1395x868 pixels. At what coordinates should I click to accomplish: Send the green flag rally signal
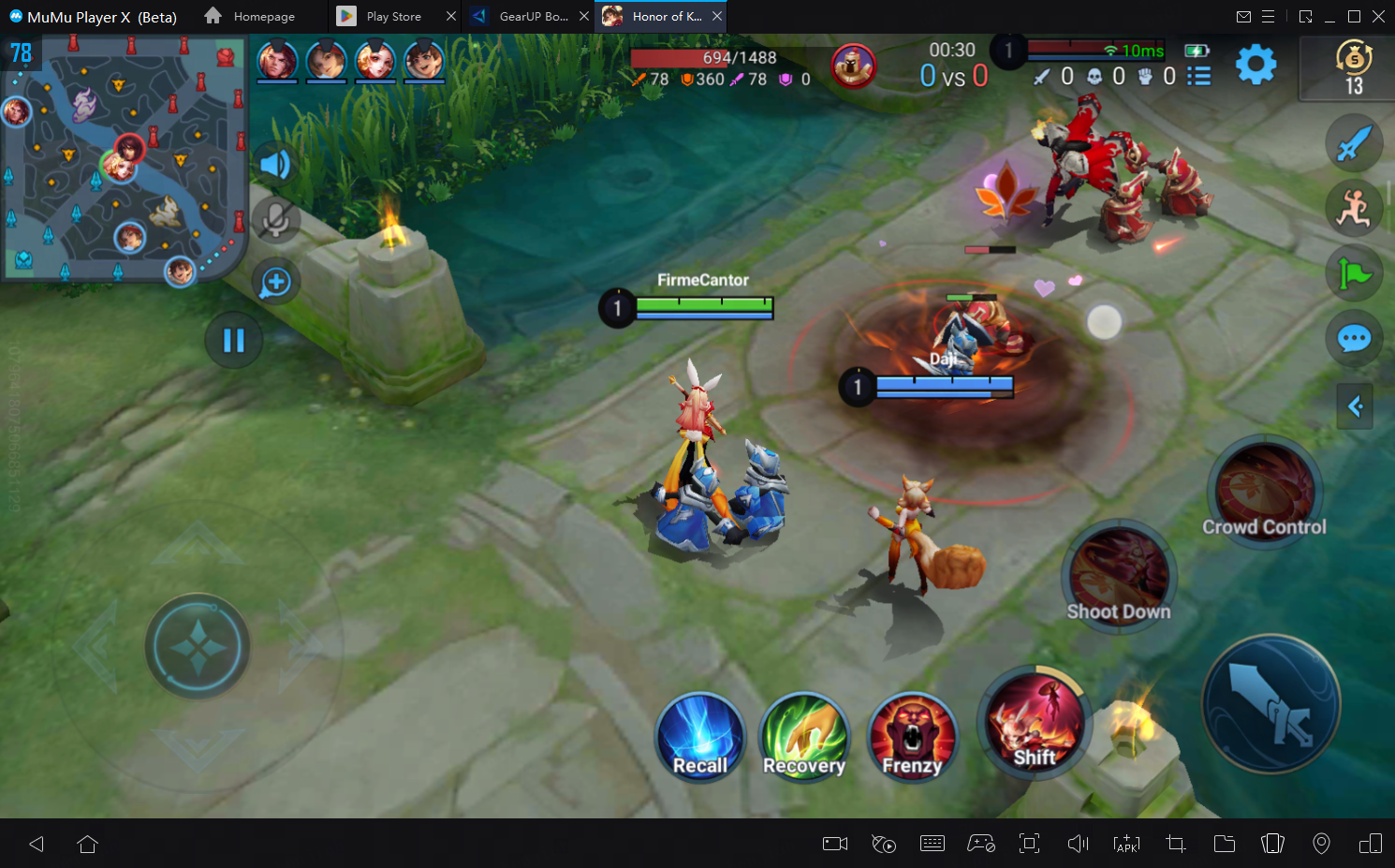coord(1354,273)
